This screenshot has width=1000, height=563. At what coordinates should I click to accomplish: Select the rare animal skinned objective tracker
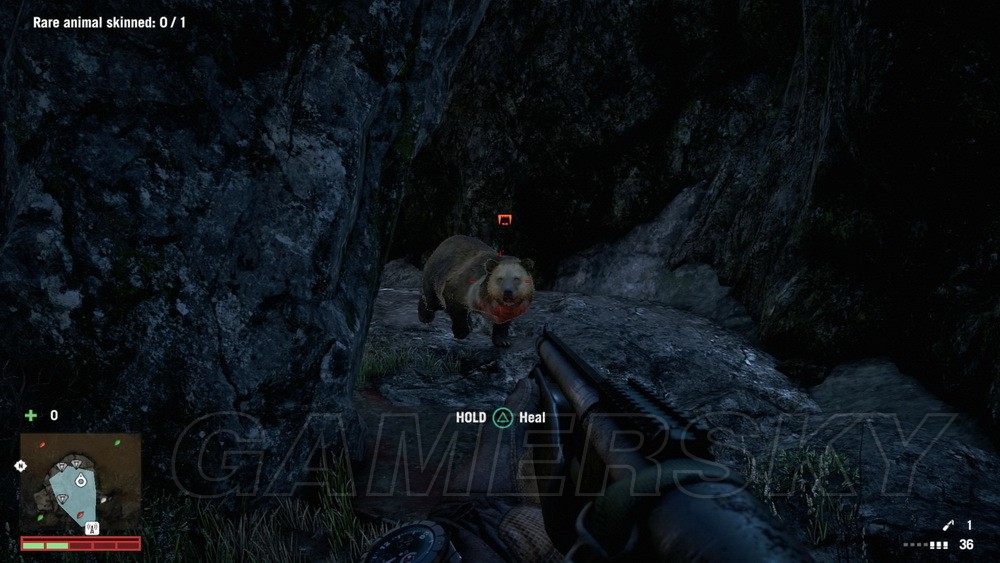[109, 21]
